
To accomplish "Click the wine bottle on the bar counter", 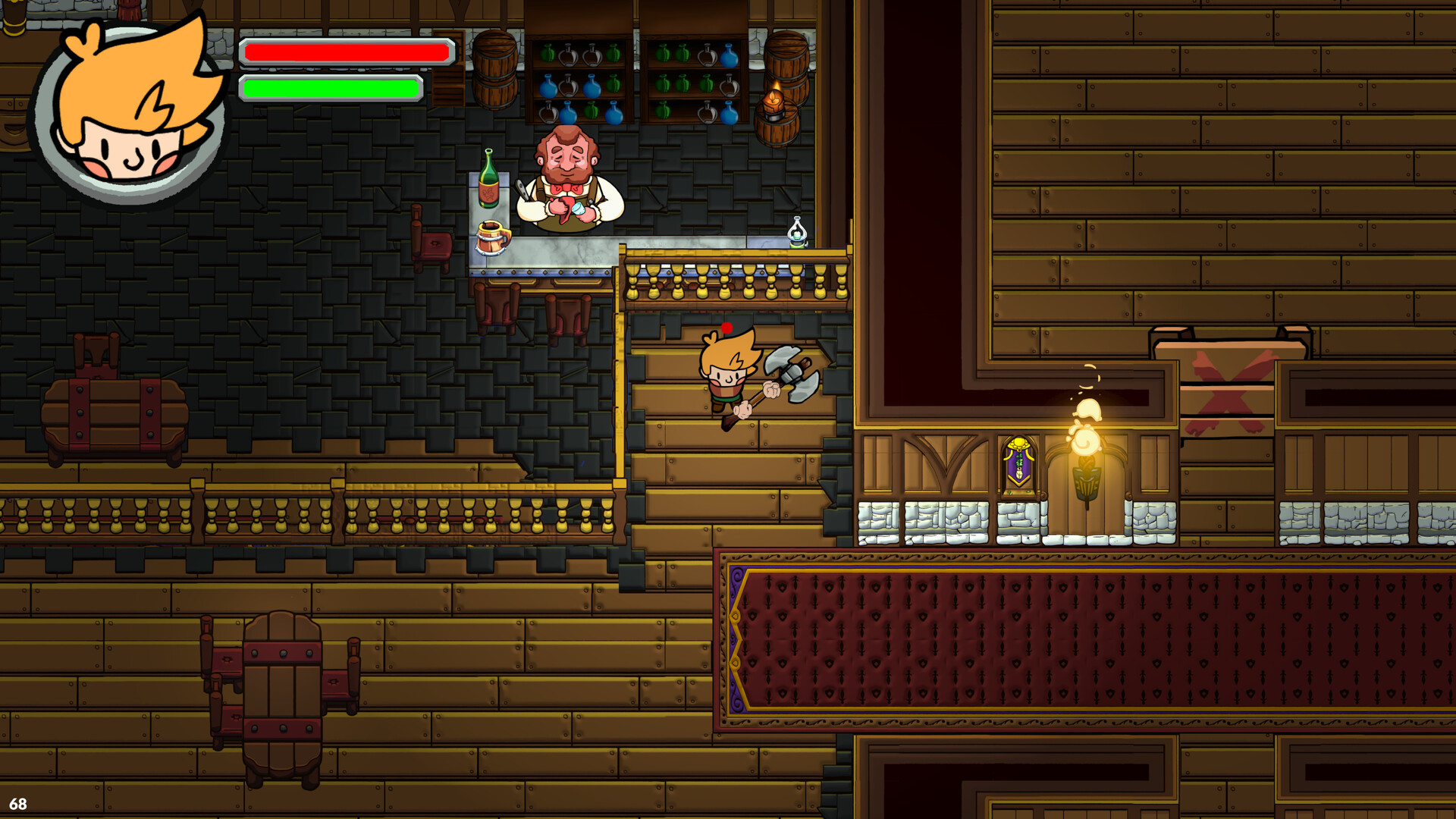I will coord(488,182).
